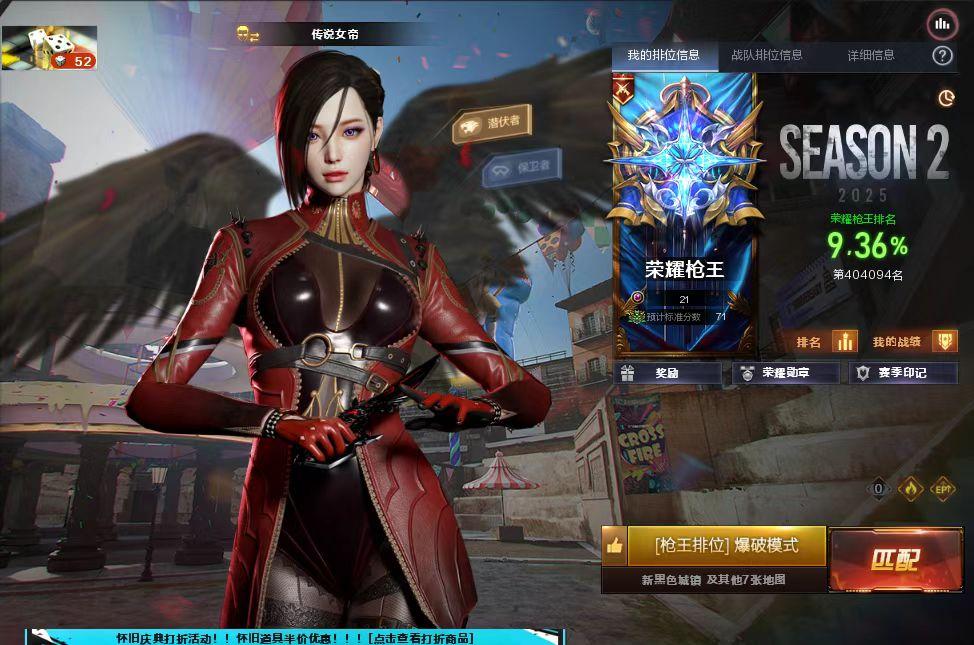Switch to the 详细信息 tab

point(871,56)
